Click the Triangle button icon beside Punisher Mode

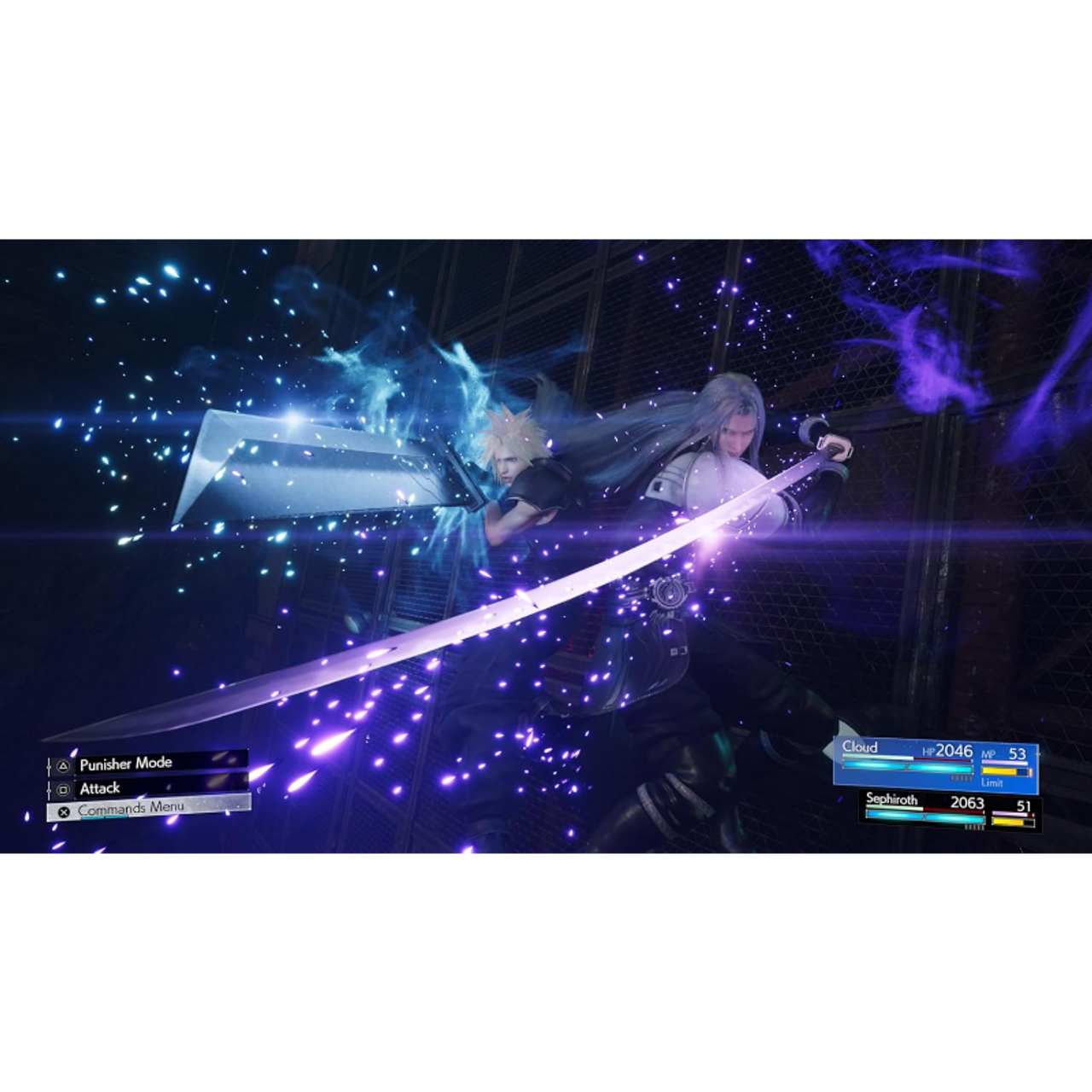tap(63, 764)
